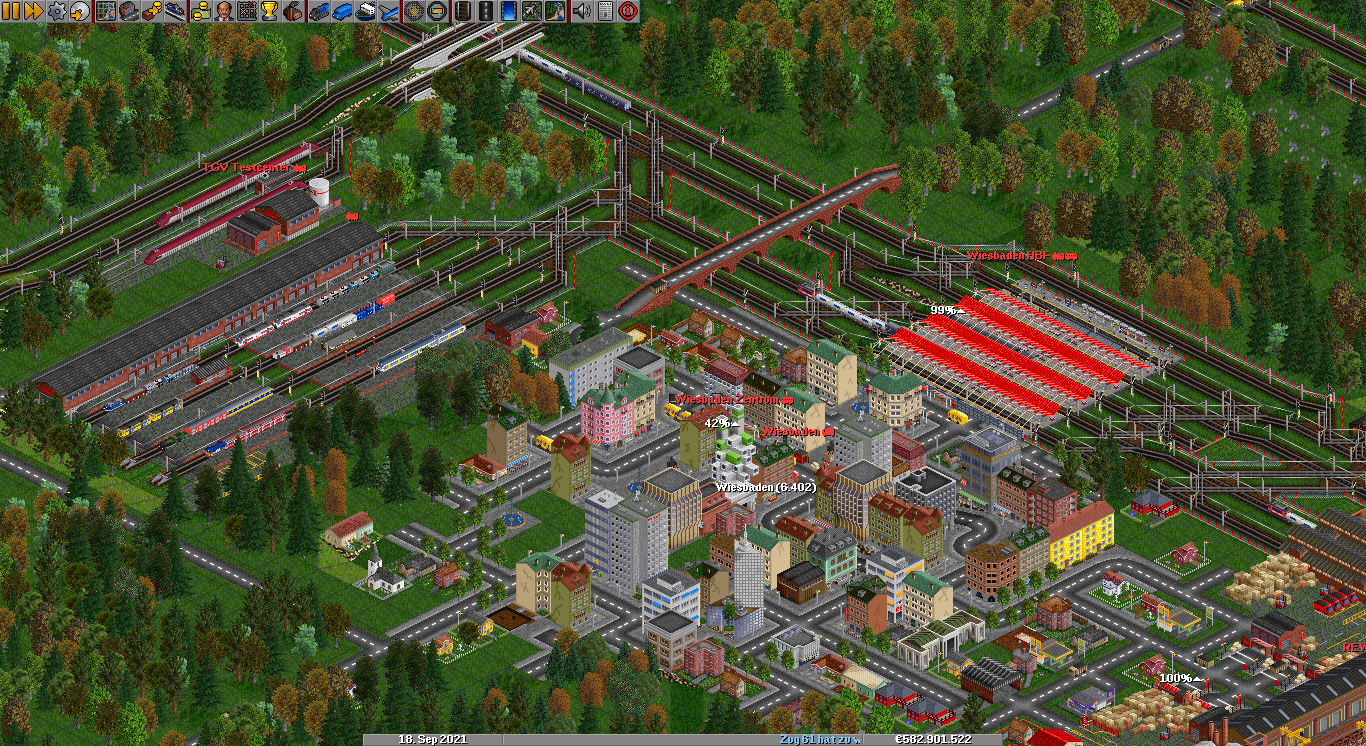Open the subsidies list
Viewport: 1366px width, 746px height.
[152, 11]
